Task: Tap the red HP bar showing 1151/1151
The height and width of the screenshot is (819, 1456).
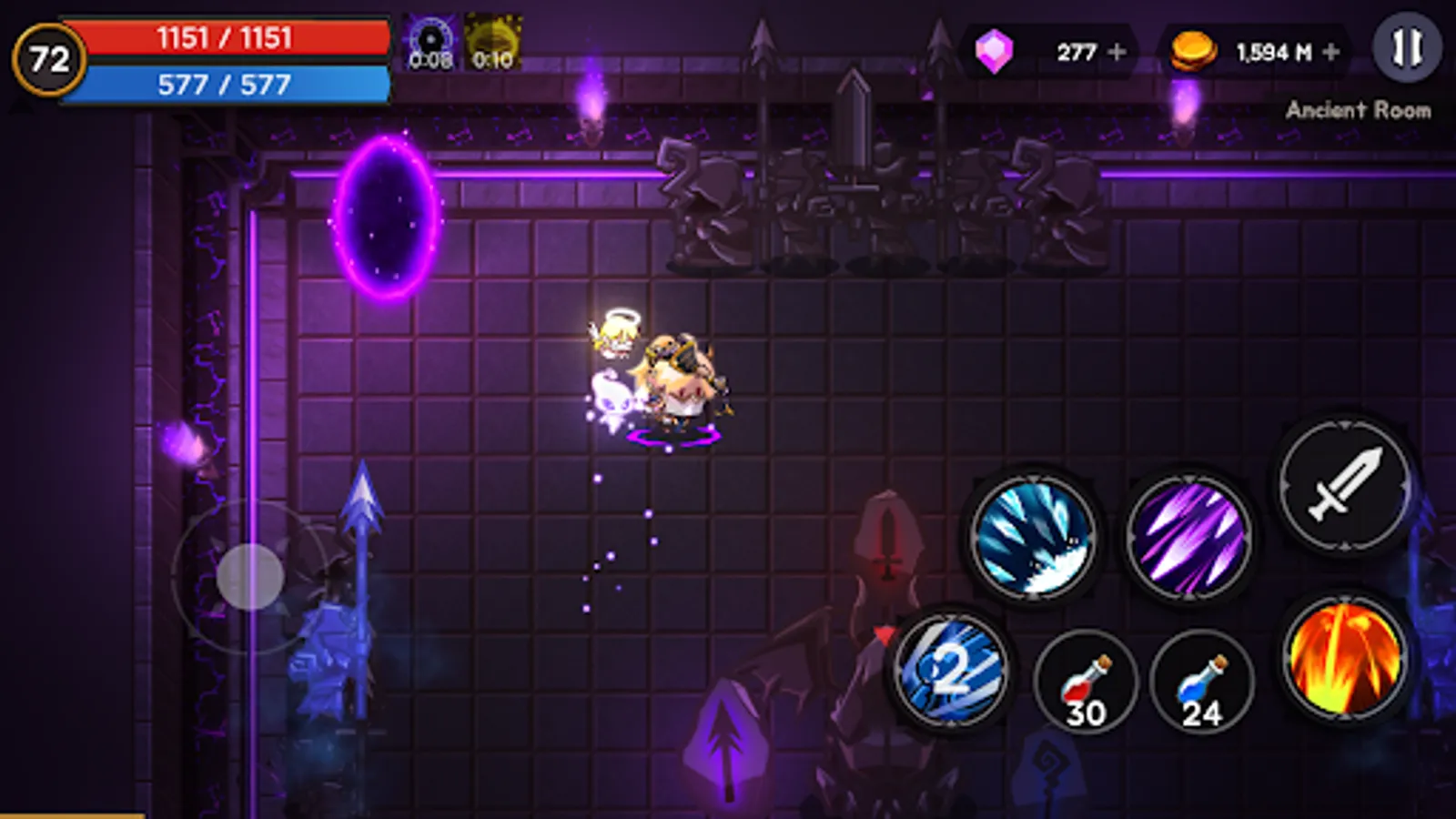Action: 223,38
